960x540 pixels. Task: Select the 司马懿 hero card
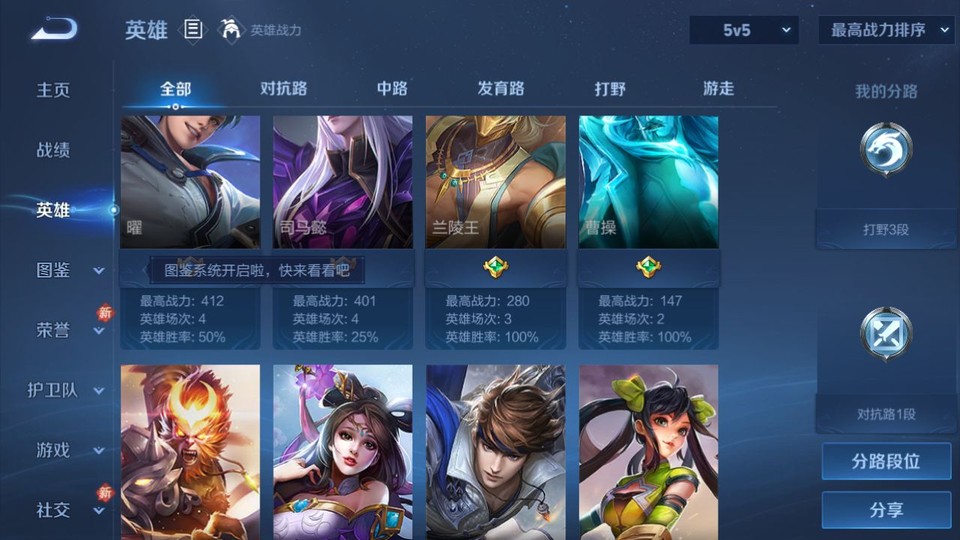[x=342, y=182]
